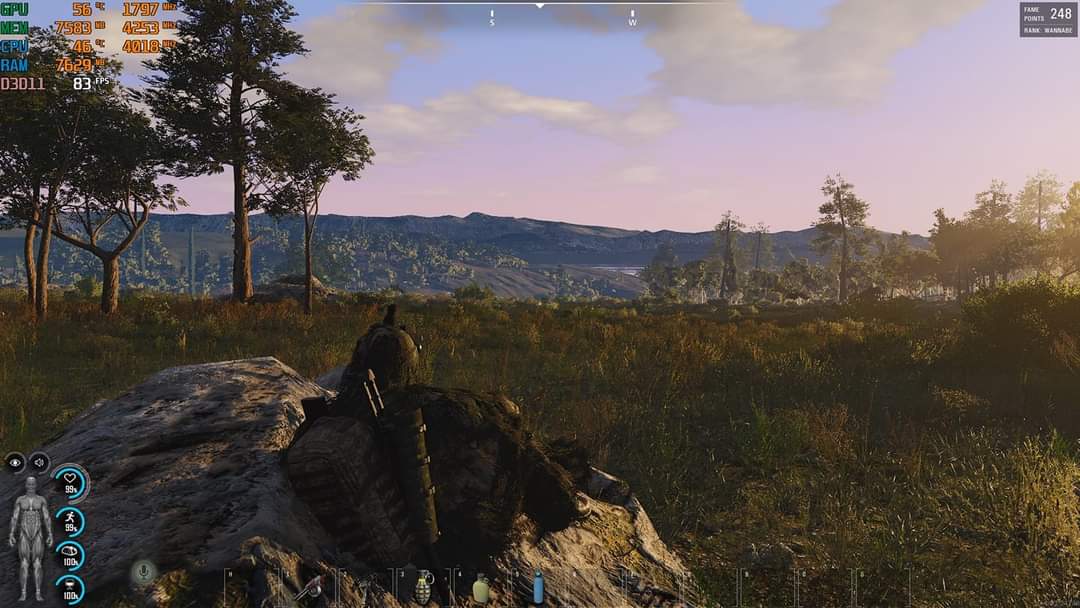Click the eye visibility indicator icon
This screenshot has width=1080, height=608.
tap(15, 462)
